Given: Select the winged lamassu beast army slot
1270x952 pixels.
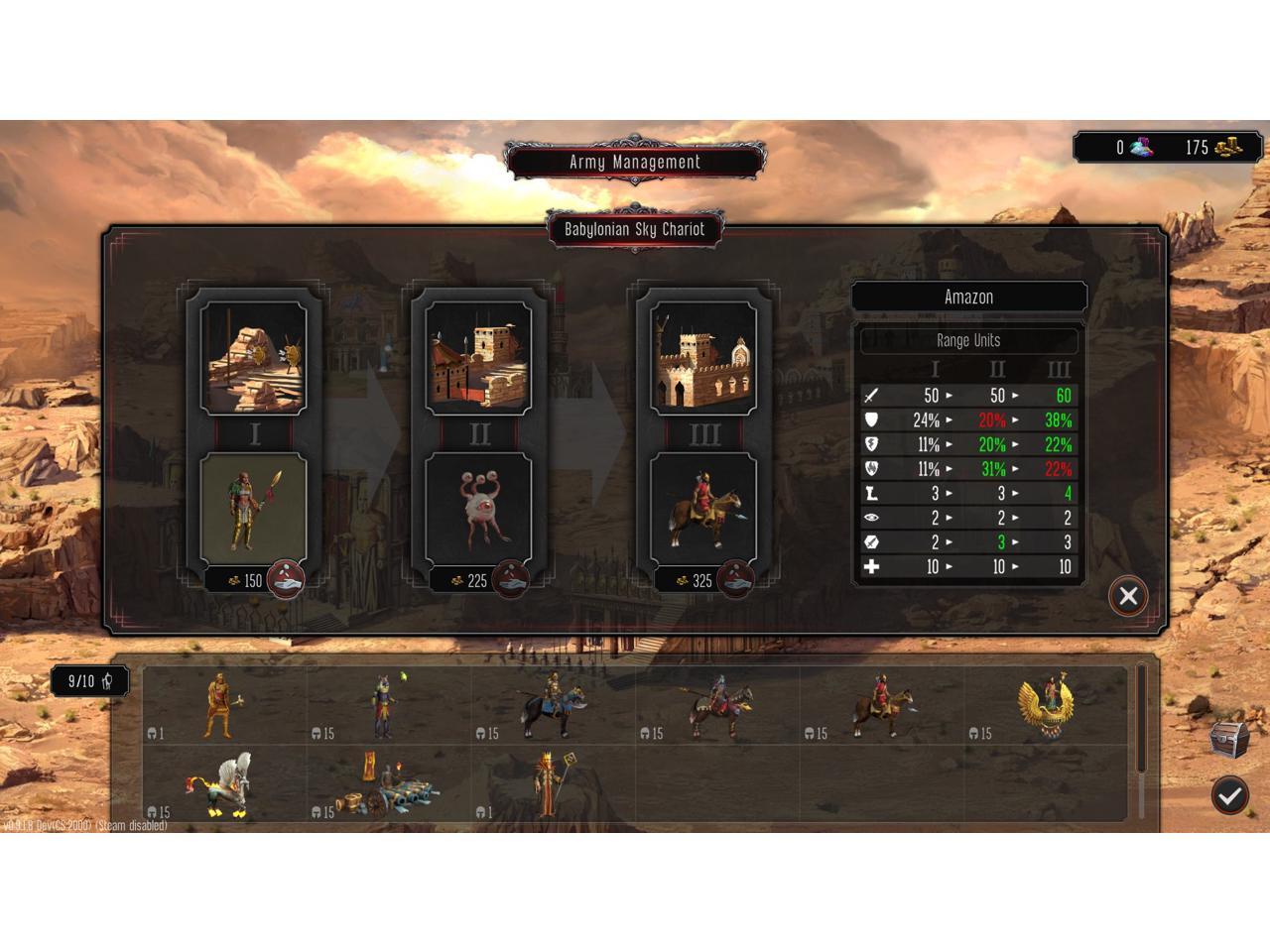Looking at the screenshot, I should tap(224, 783).
